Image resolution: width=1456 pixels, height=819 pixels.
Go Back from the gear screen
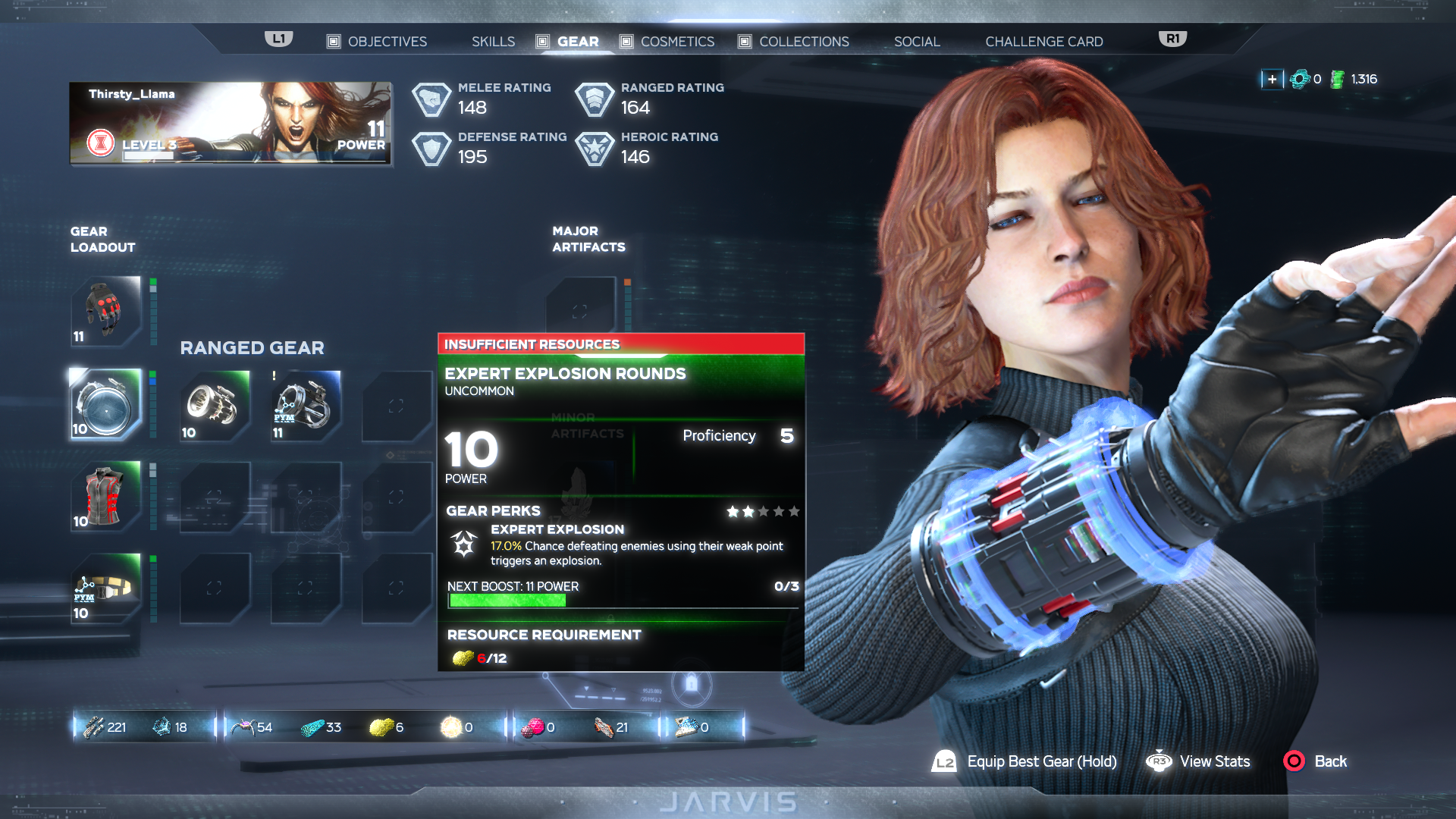coord(1329,761)
